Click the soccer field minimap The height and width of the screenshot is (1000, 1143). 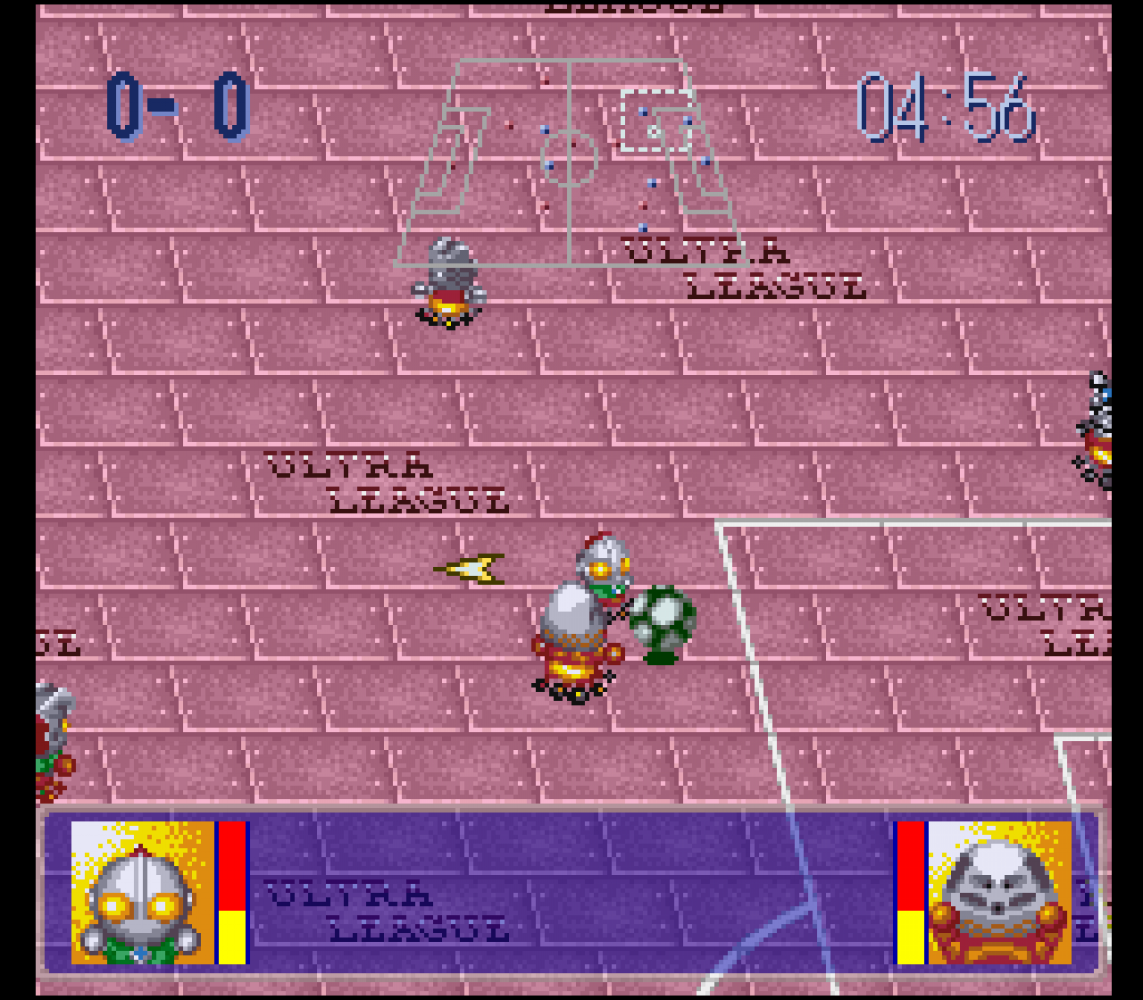(x=568, y=162)
